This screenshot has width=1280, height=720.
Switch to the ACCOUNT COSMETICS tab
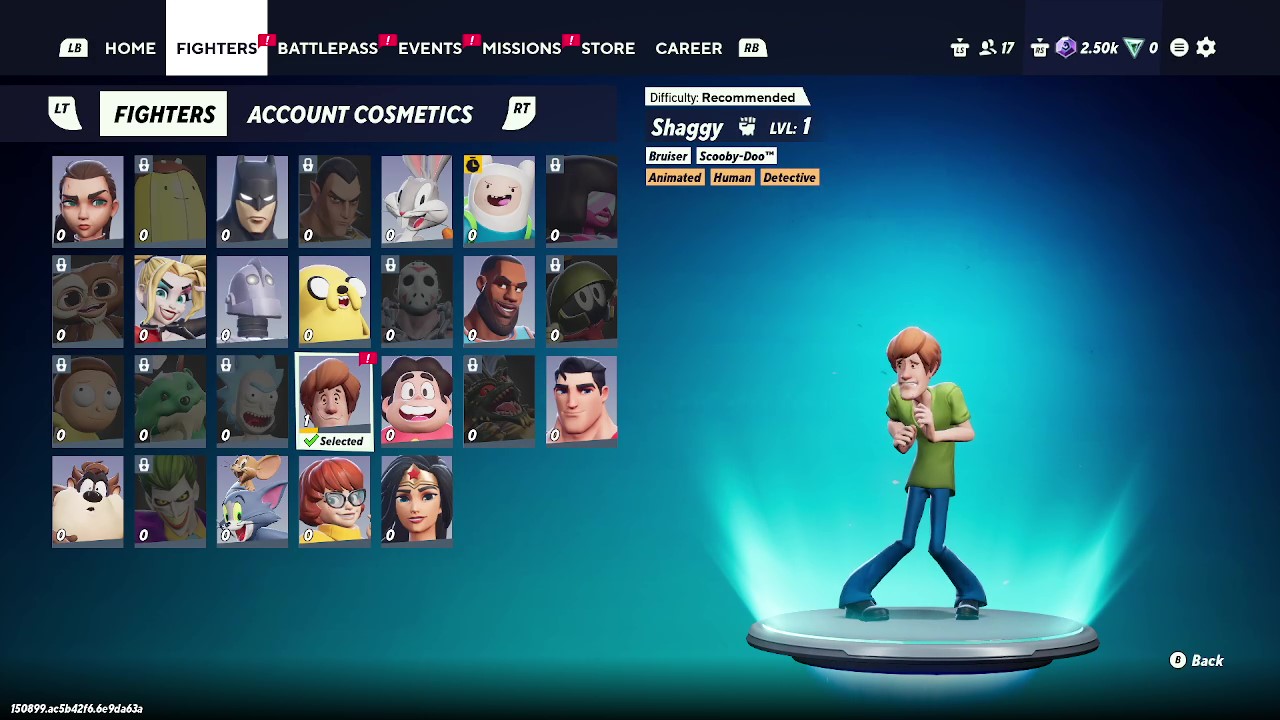click(x=360, y=114)
